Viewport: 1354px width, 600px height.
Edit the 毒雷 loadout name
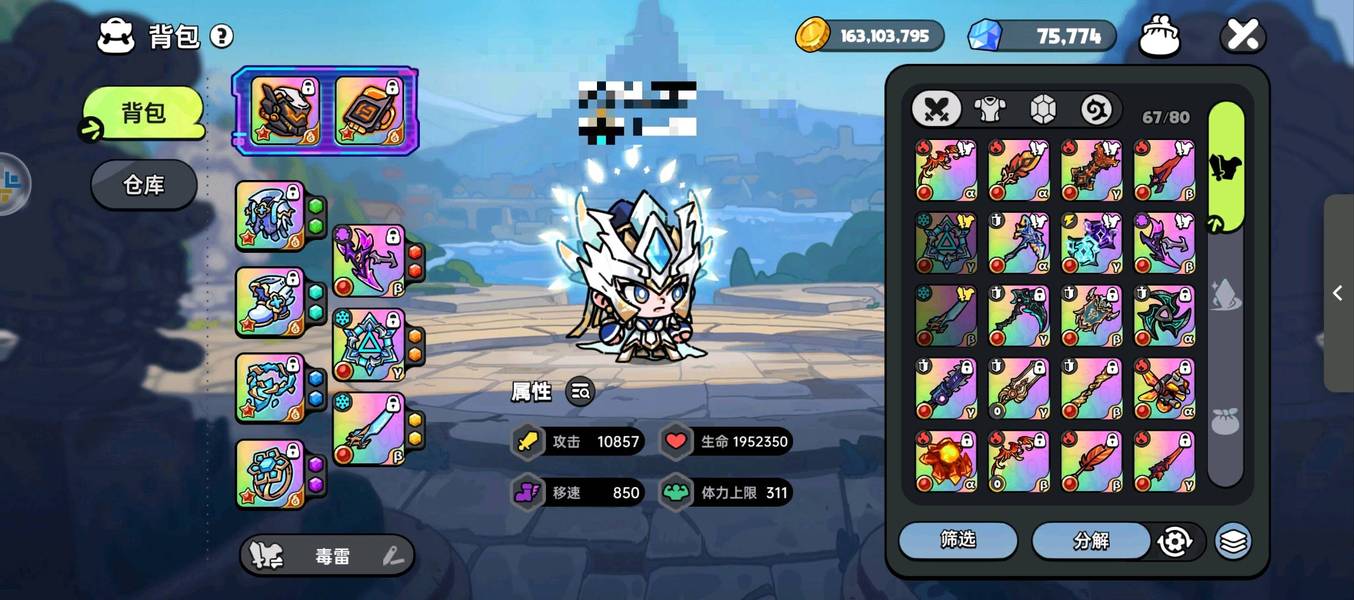[393, 557]
